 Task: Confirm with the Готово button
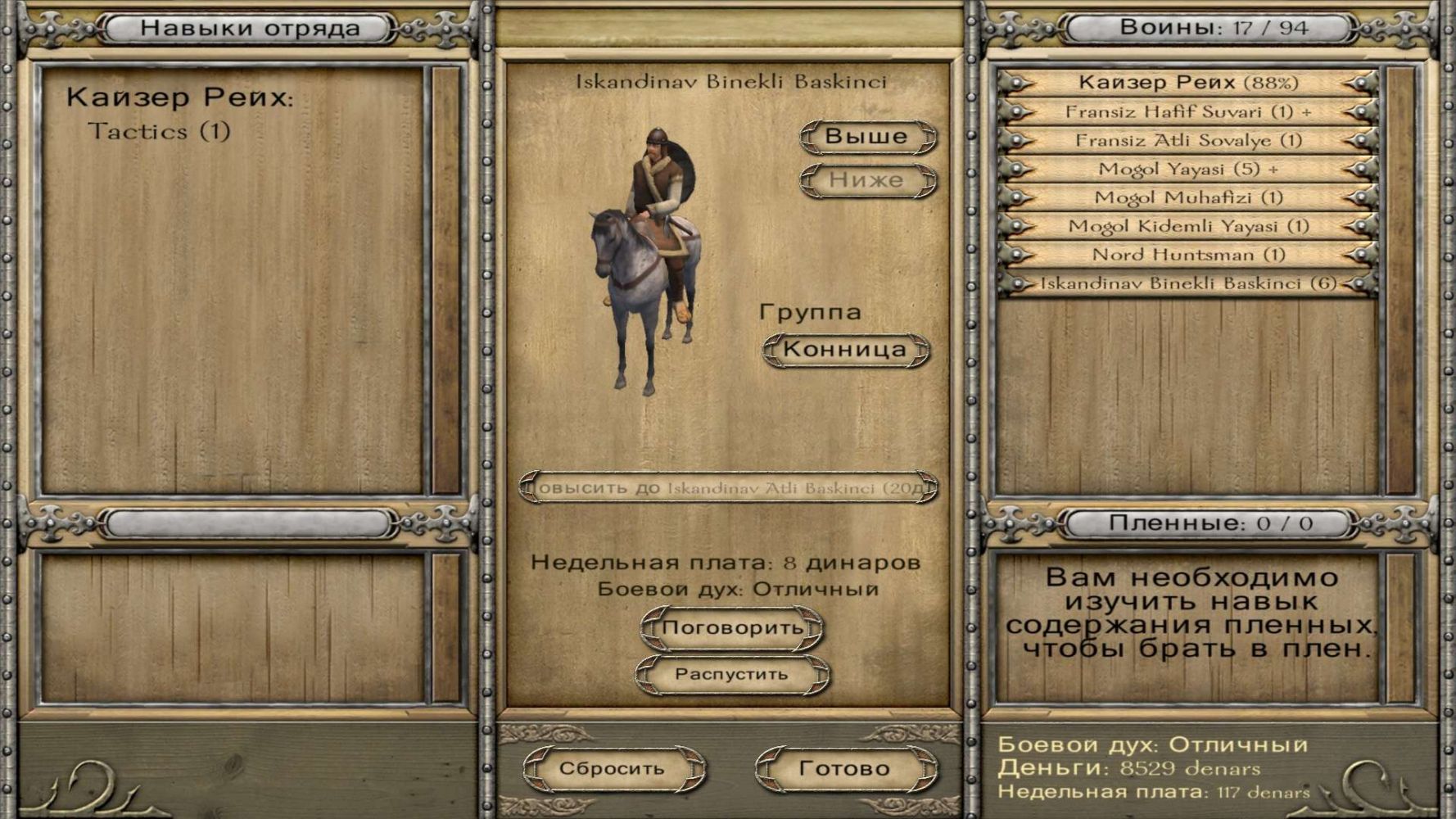(x=844, y=769)
